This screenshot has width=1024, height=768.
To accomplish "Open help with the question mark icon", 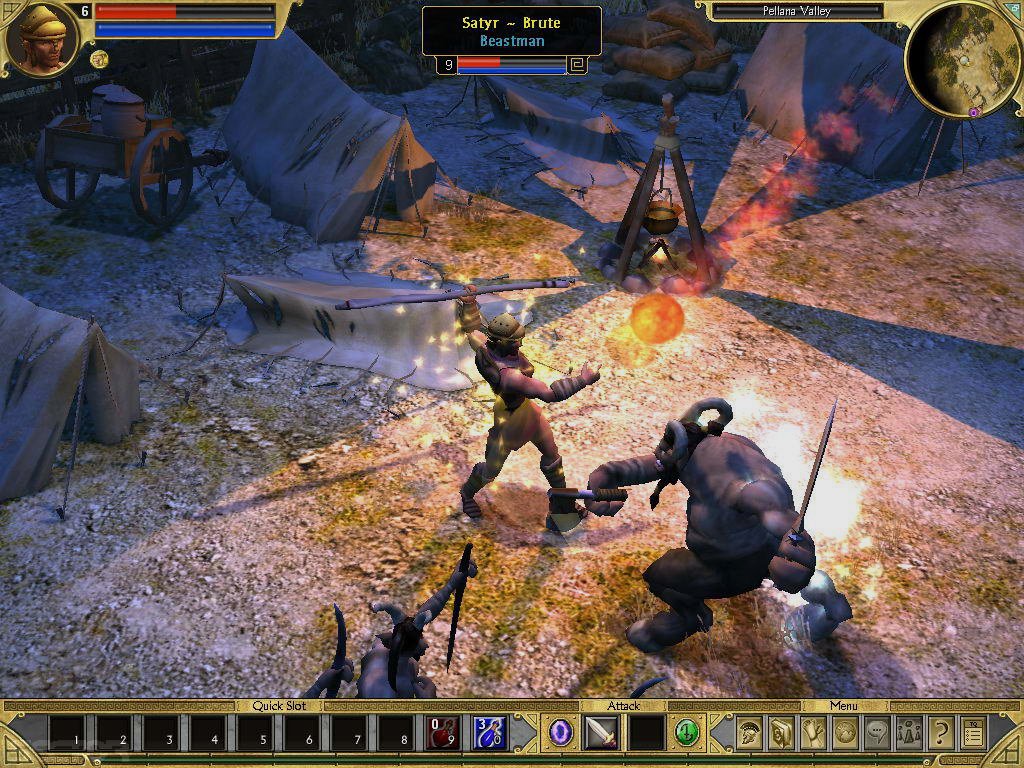I will point(941,734).
